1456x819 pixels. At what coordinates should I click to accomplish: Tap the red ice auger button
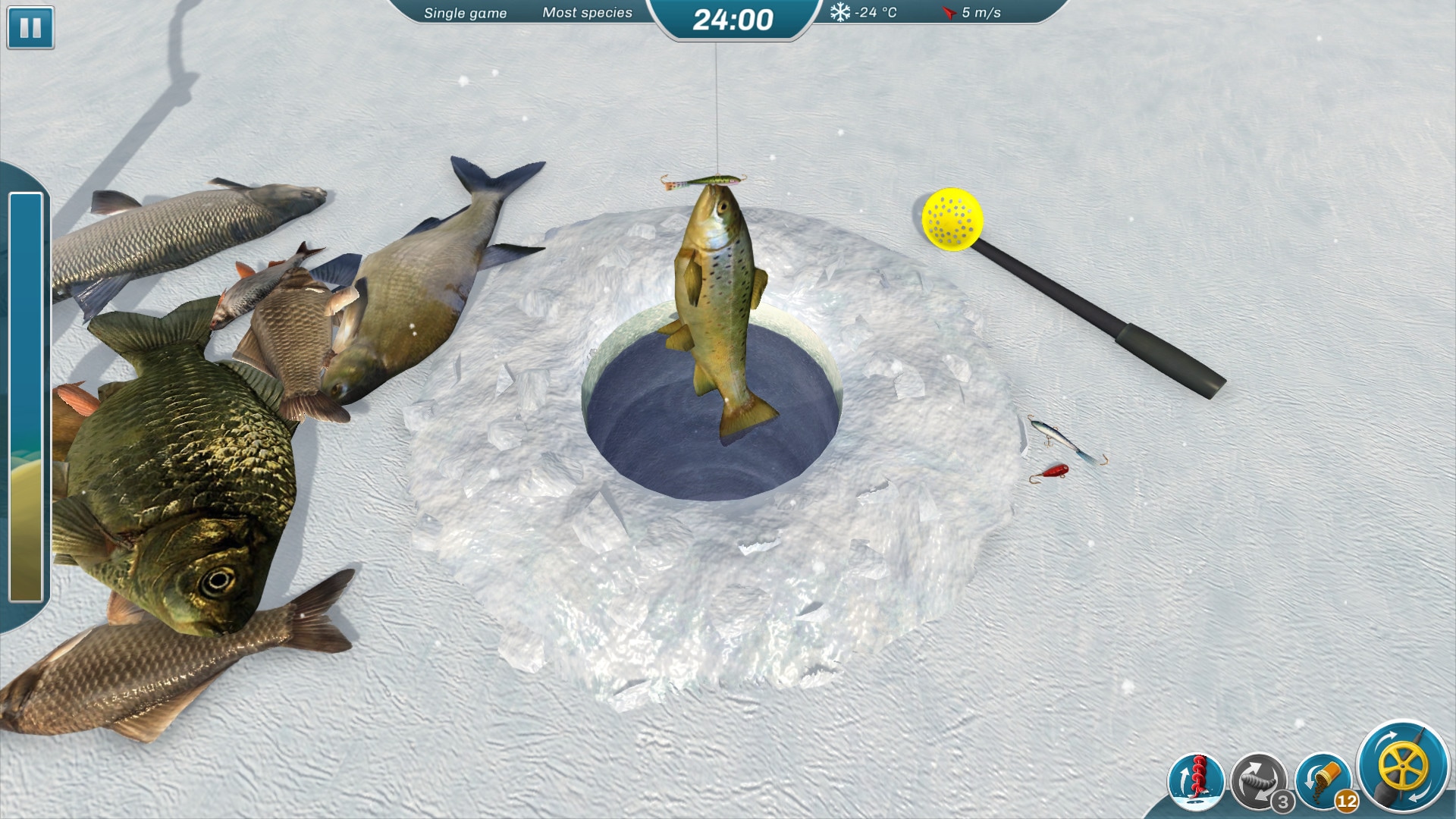1197,780
